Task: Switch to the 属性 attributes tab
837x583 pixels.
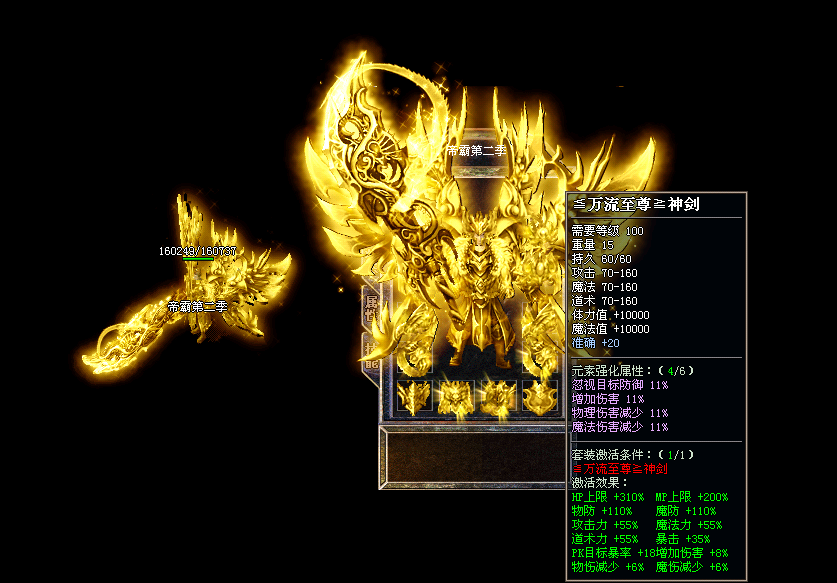Action: 370,306
